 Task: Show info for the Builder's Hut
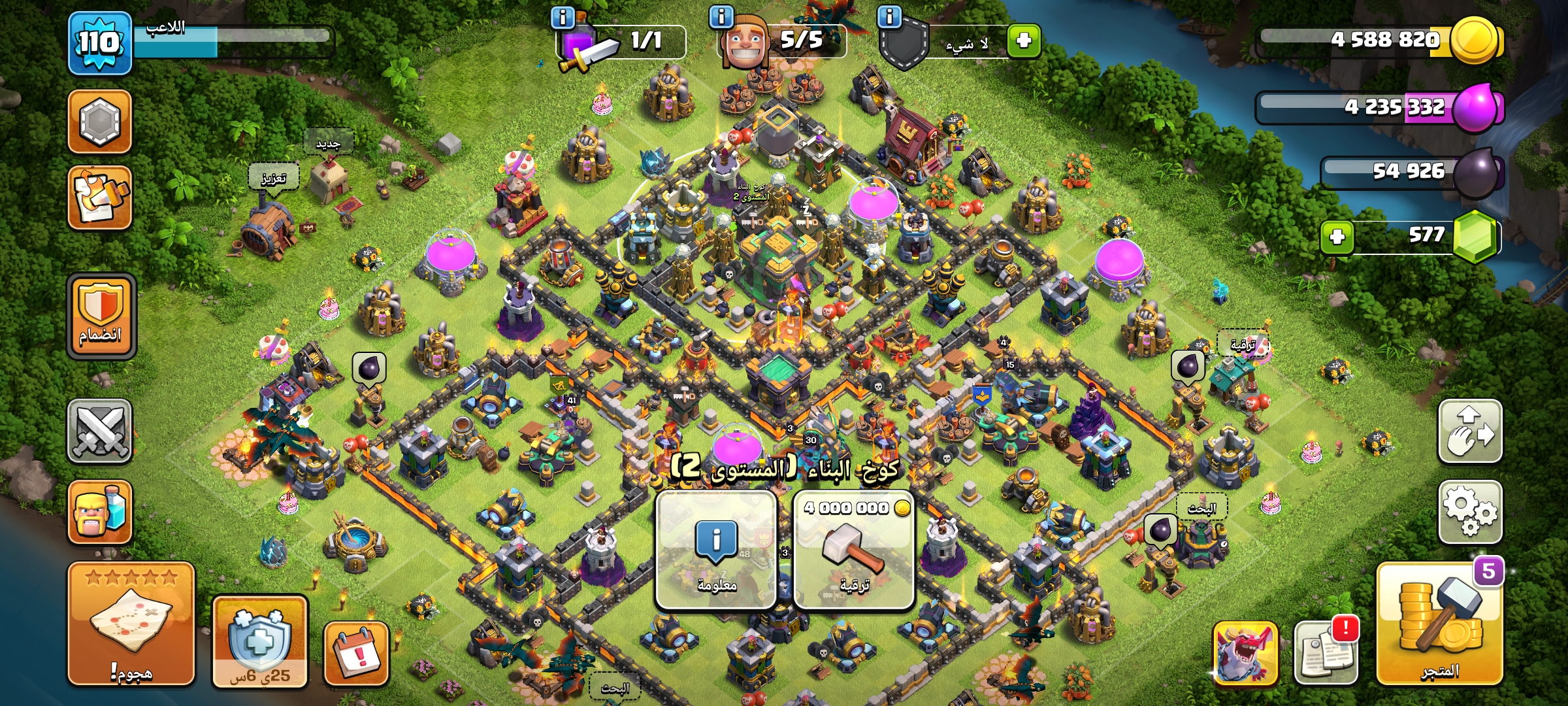click(x=716, y=550)
